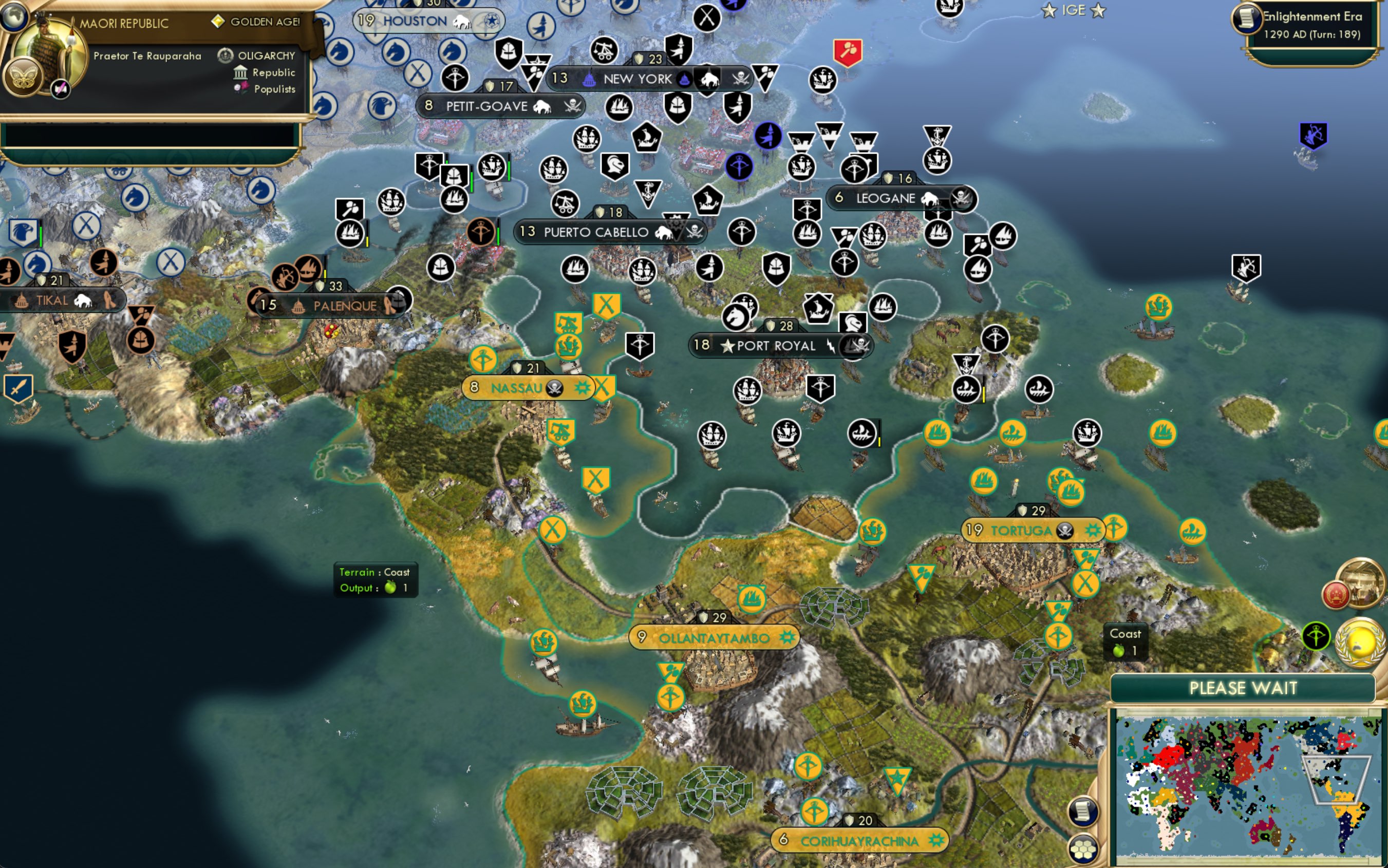Screen dimensions: 1388x868
Task: Expand the Port Royal city banner
Action: point(778,346)
